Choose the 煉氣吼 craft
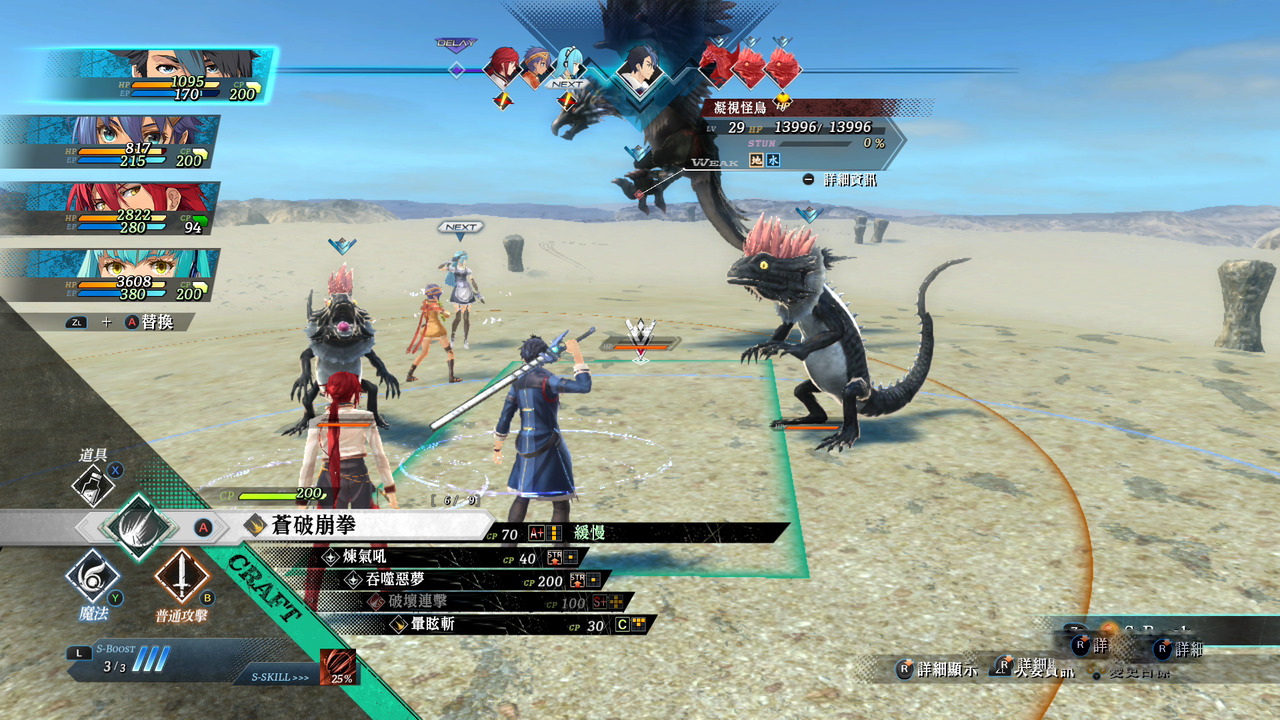 365,557
